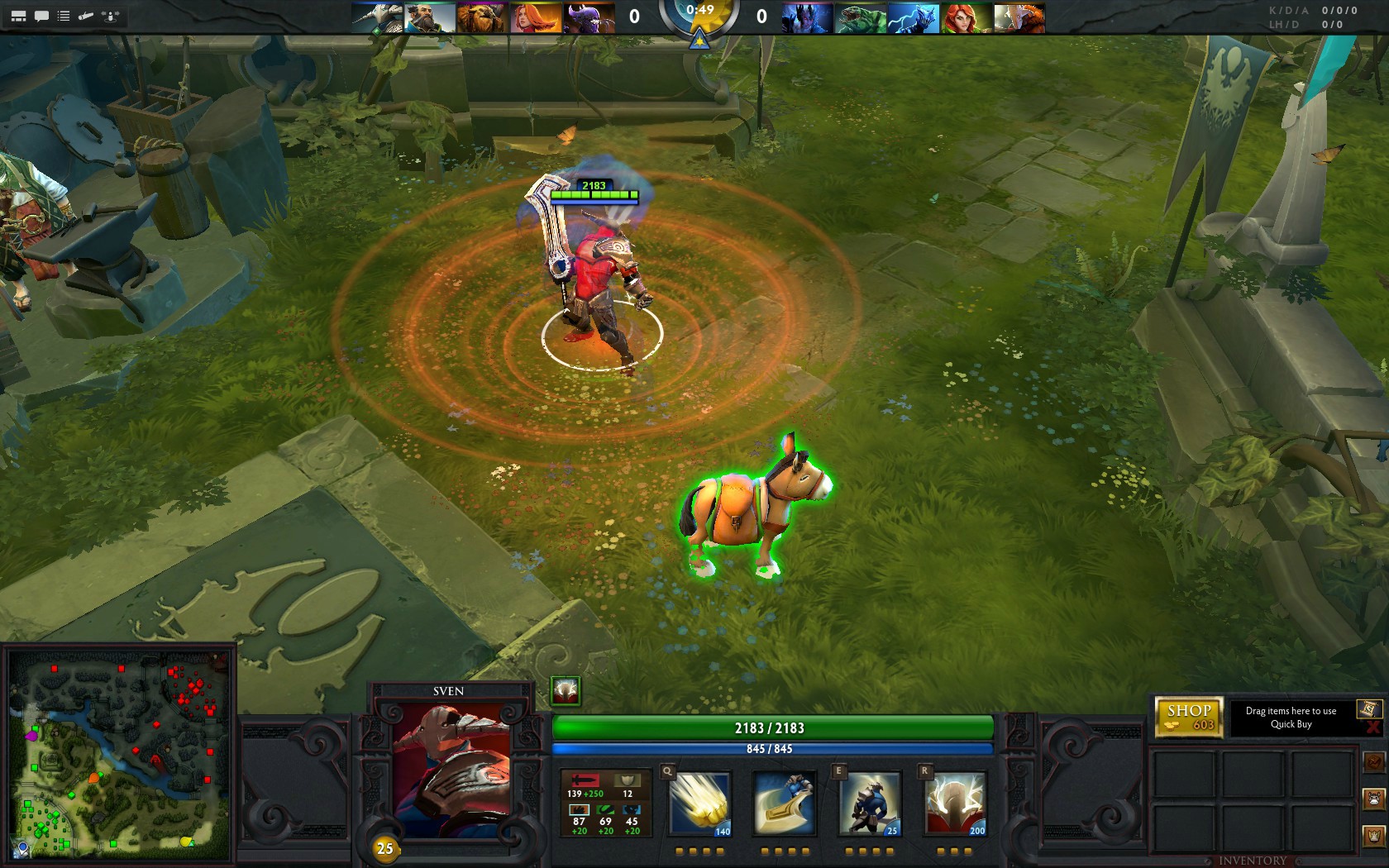Image resolution: width=1389 pixels, height=868 pixels.
Task: Click the level 25 badge
Action: pyautogui.click(x=384, y=848)
